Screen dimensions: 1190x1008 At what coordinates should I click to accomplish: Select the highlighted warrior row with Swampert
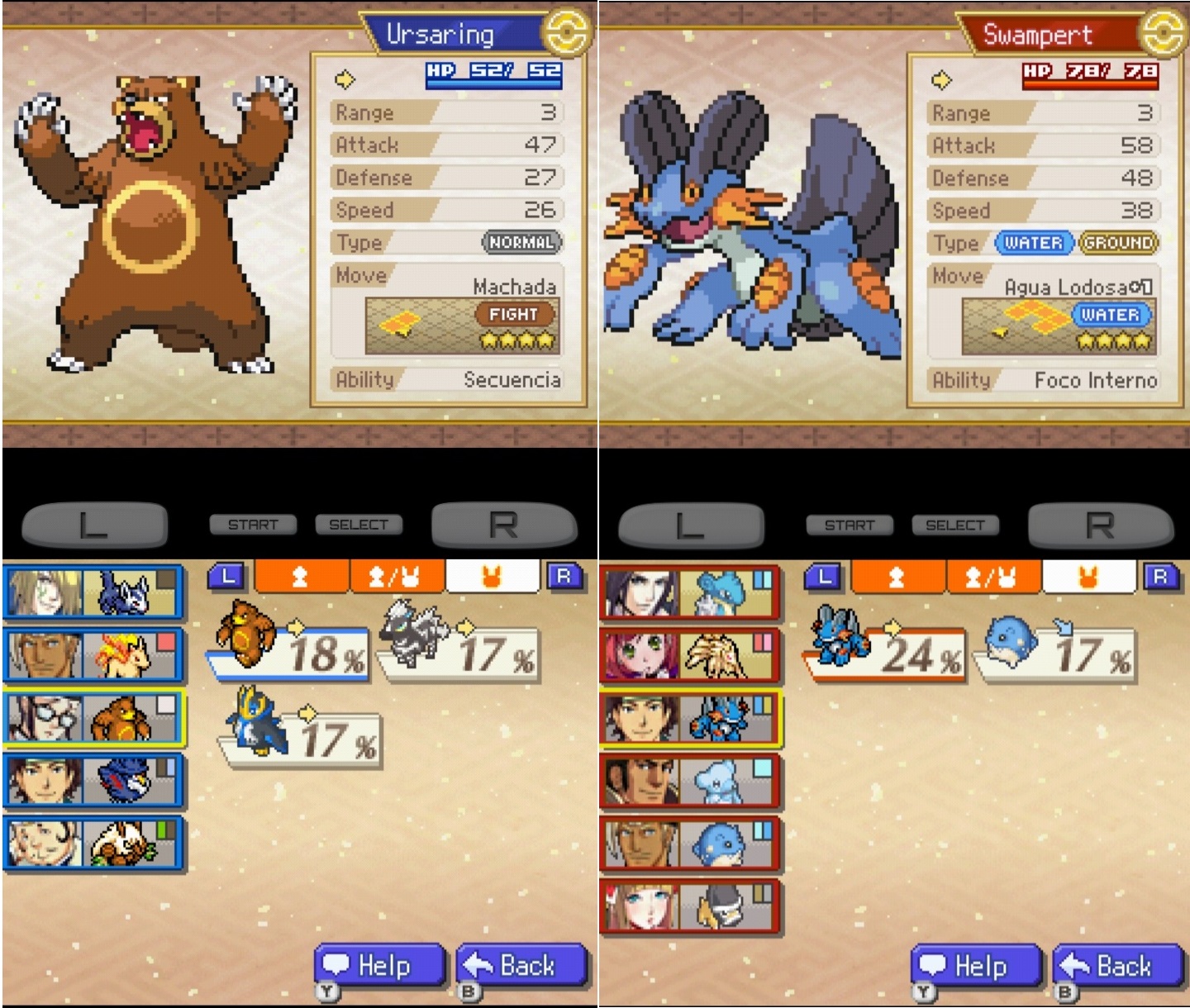[689, 717]
